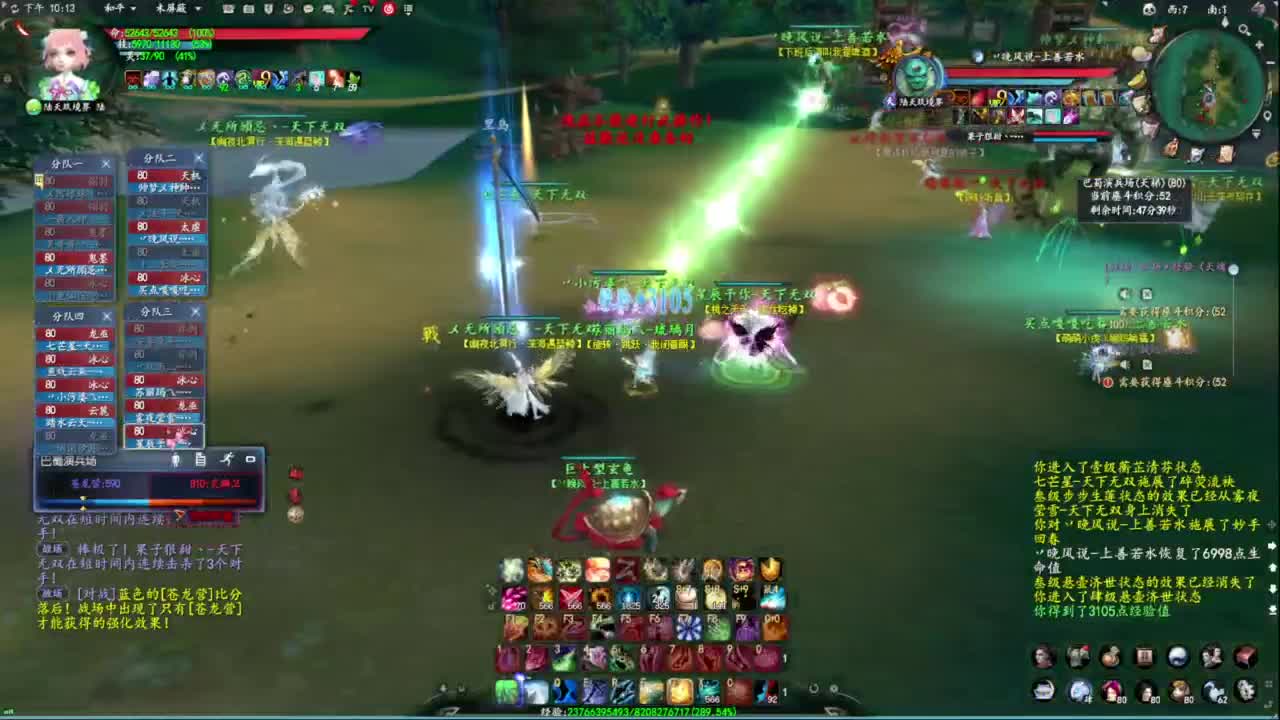Click the panda icon left of the minimap
Image resolution: width=1280 pixels, height=720 pixels.
click(1149, 9)
